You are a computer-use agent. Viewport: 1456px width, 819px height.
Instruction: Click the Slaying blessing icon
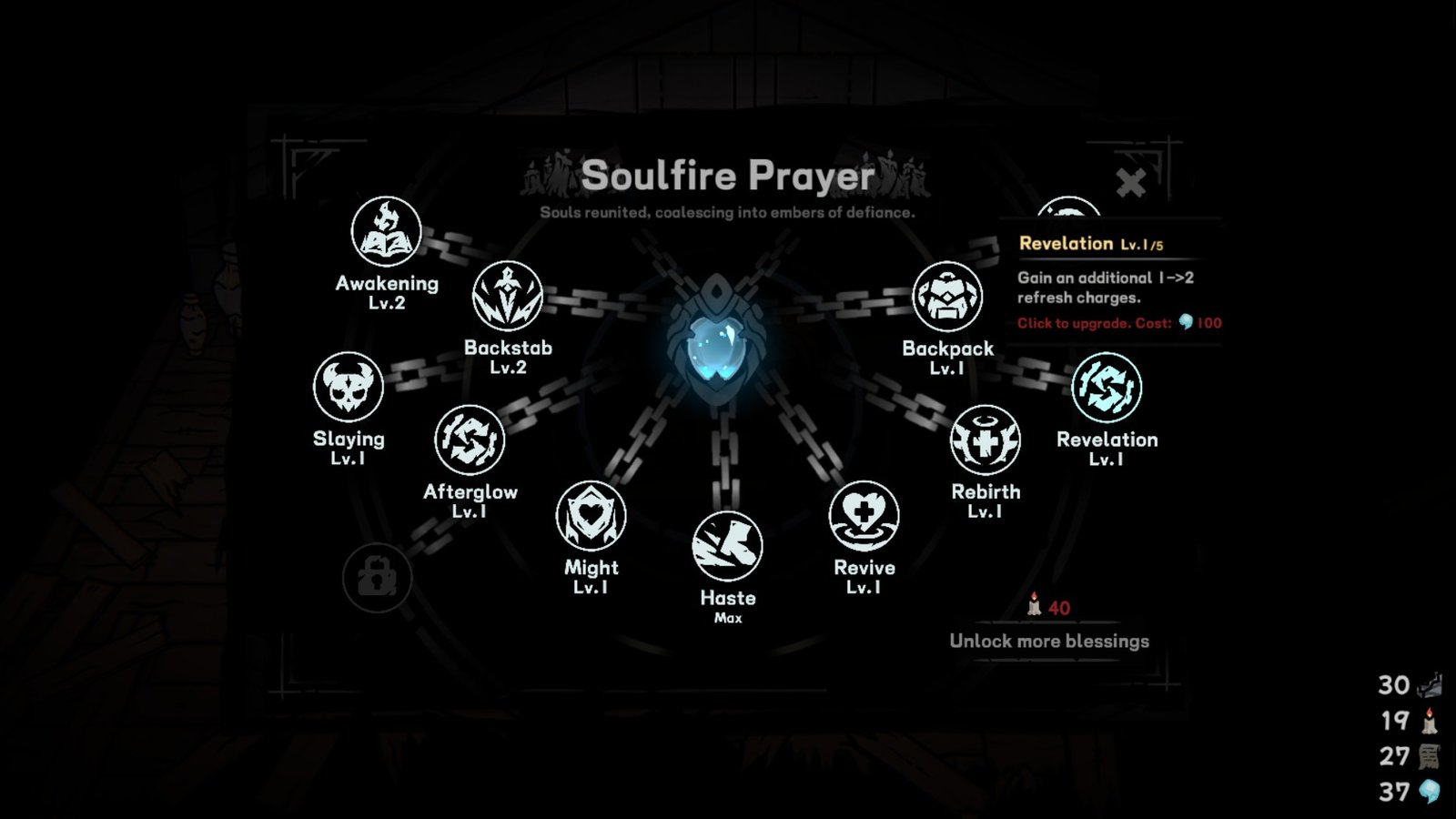click(349, 387)
